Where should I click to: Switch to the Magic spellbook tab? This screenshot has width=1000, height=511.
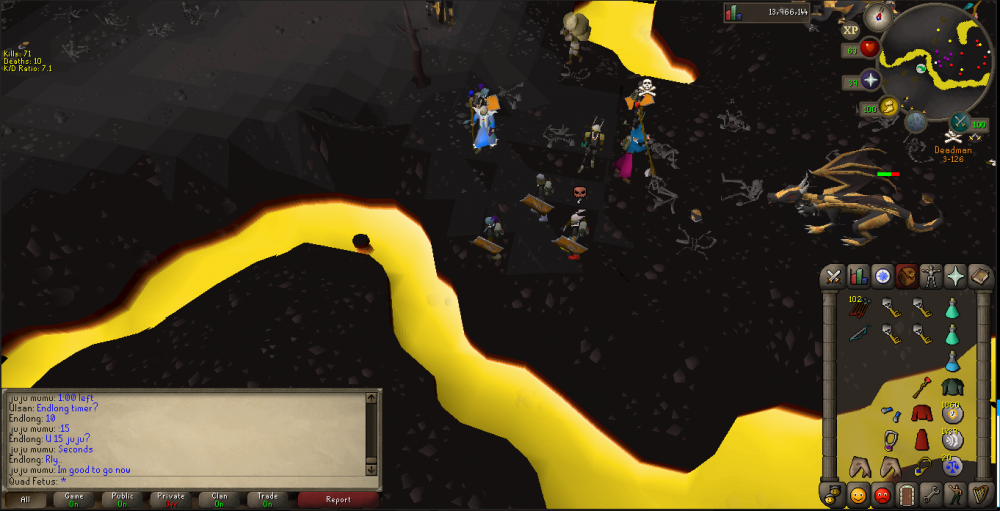point(980,276)
